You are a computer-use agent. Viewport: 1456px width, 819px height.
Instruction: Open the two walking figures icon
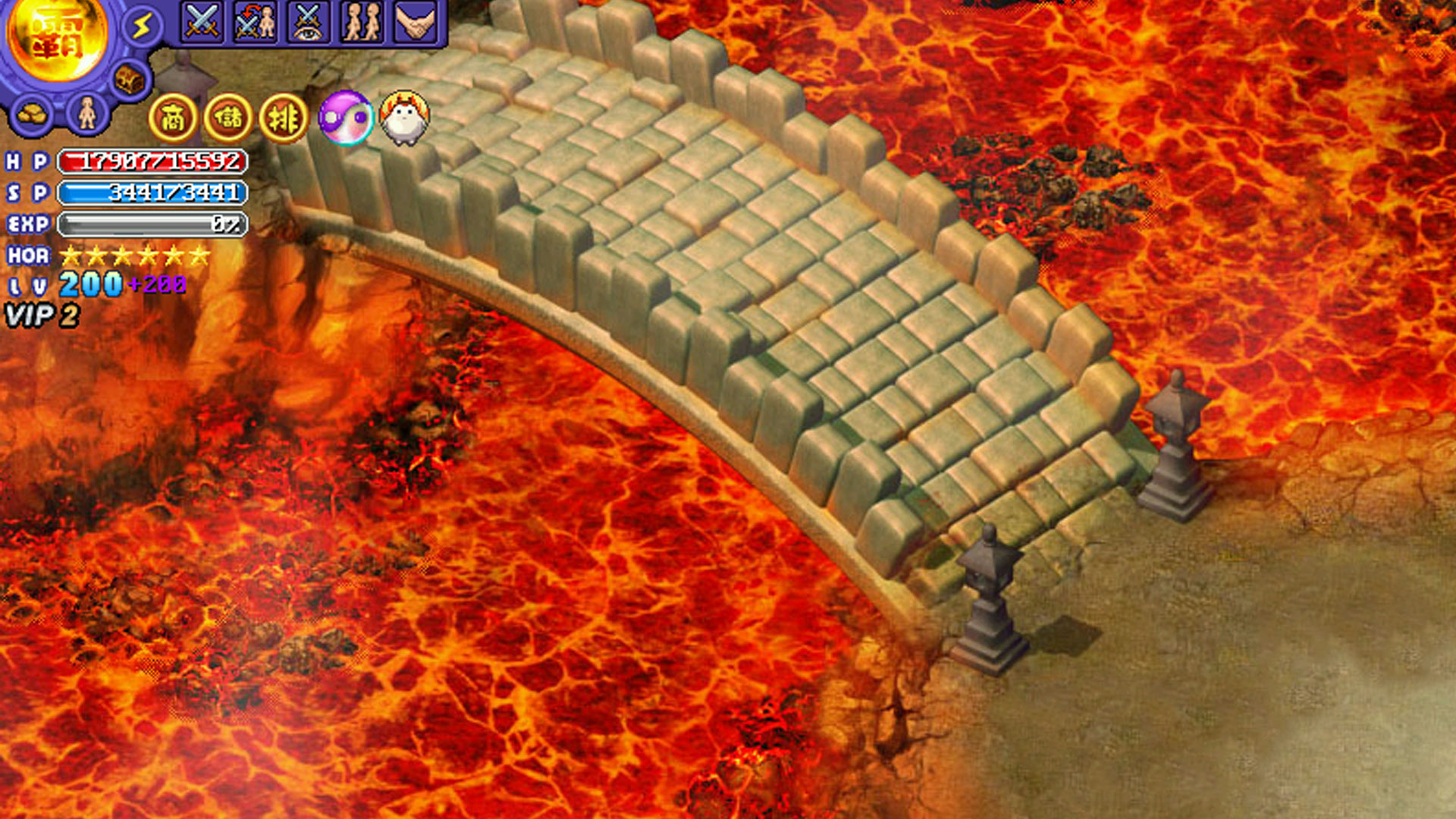(x=362, y=21)
